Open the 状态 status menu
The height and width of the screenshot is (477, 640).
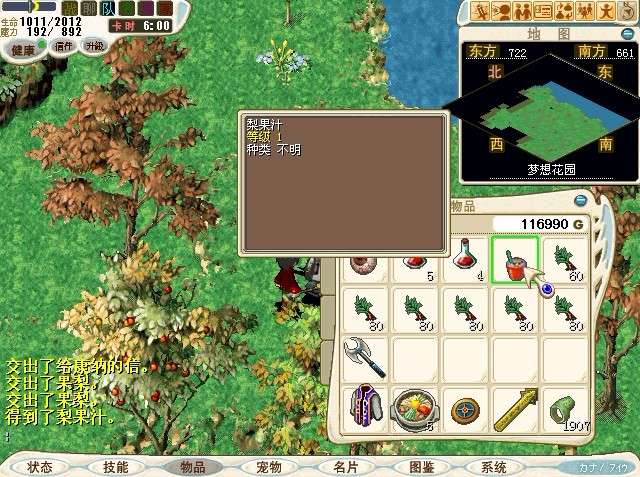tap(40, 467)
